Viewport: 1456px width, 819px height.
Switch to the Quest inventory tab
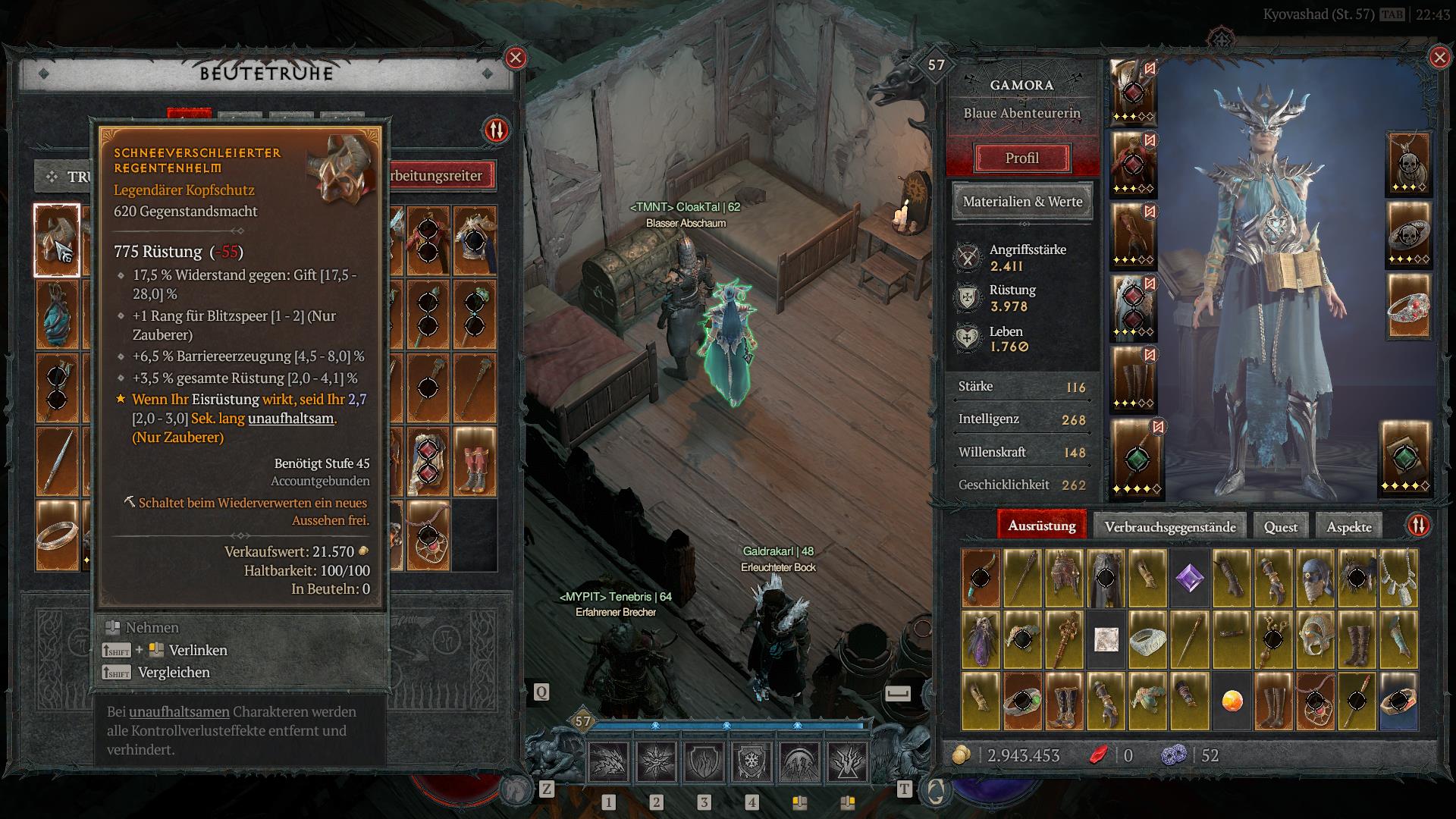click(x=1280, y=527)
